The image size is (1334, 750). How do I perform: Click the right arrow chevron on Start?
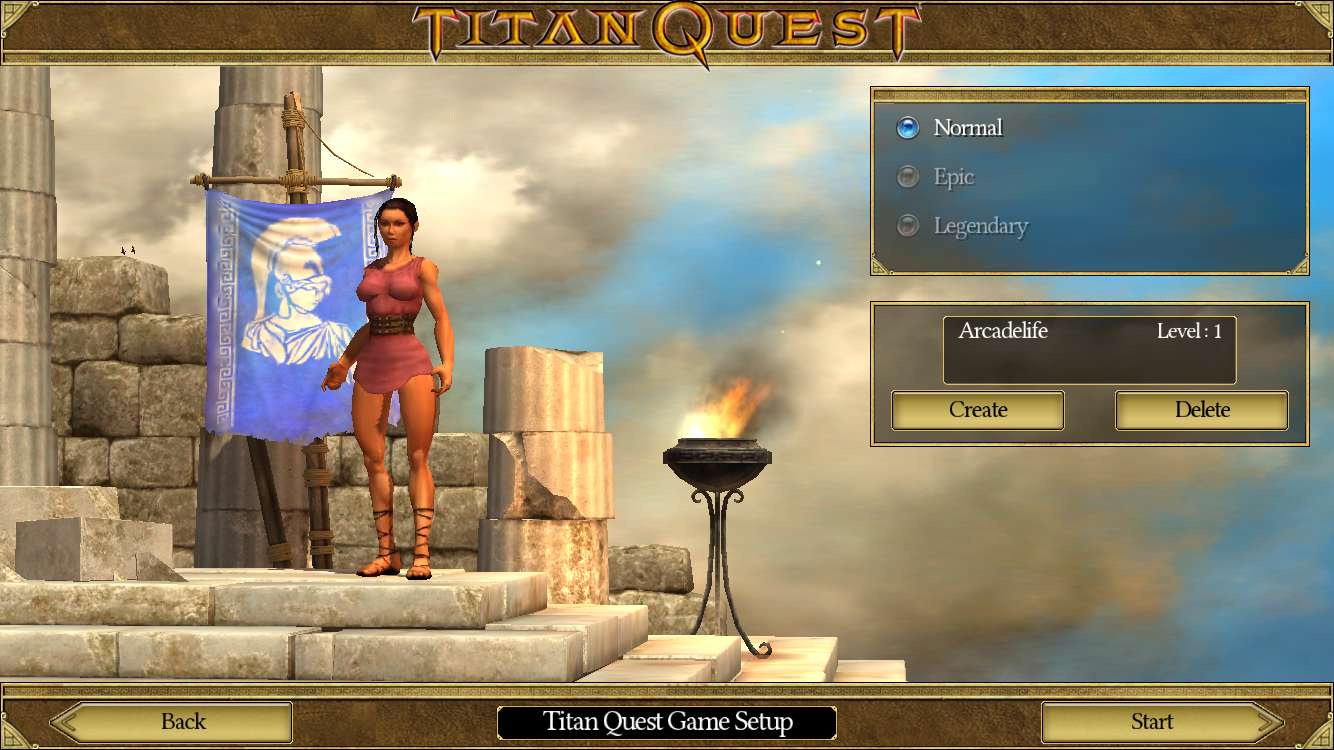coord(1266,721)
